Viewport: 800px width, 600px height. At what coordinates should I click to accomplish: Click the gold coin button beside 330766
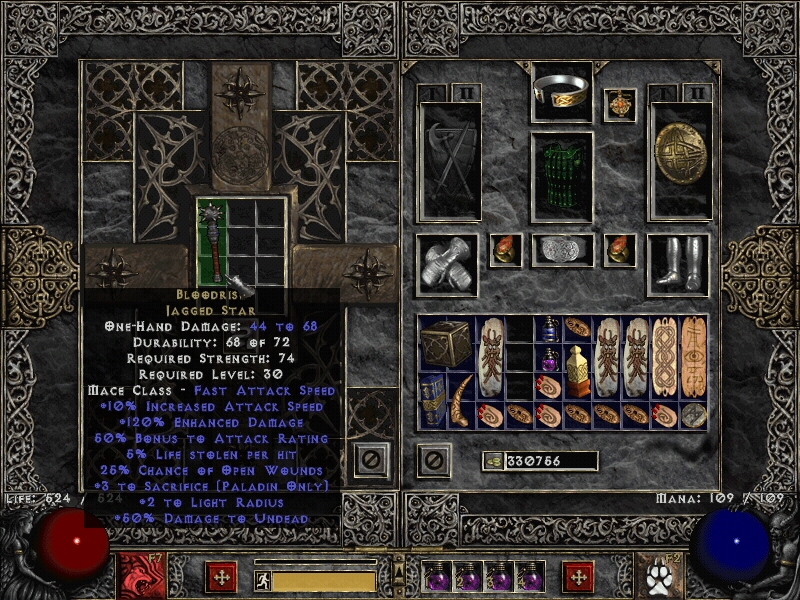(493, 461)
